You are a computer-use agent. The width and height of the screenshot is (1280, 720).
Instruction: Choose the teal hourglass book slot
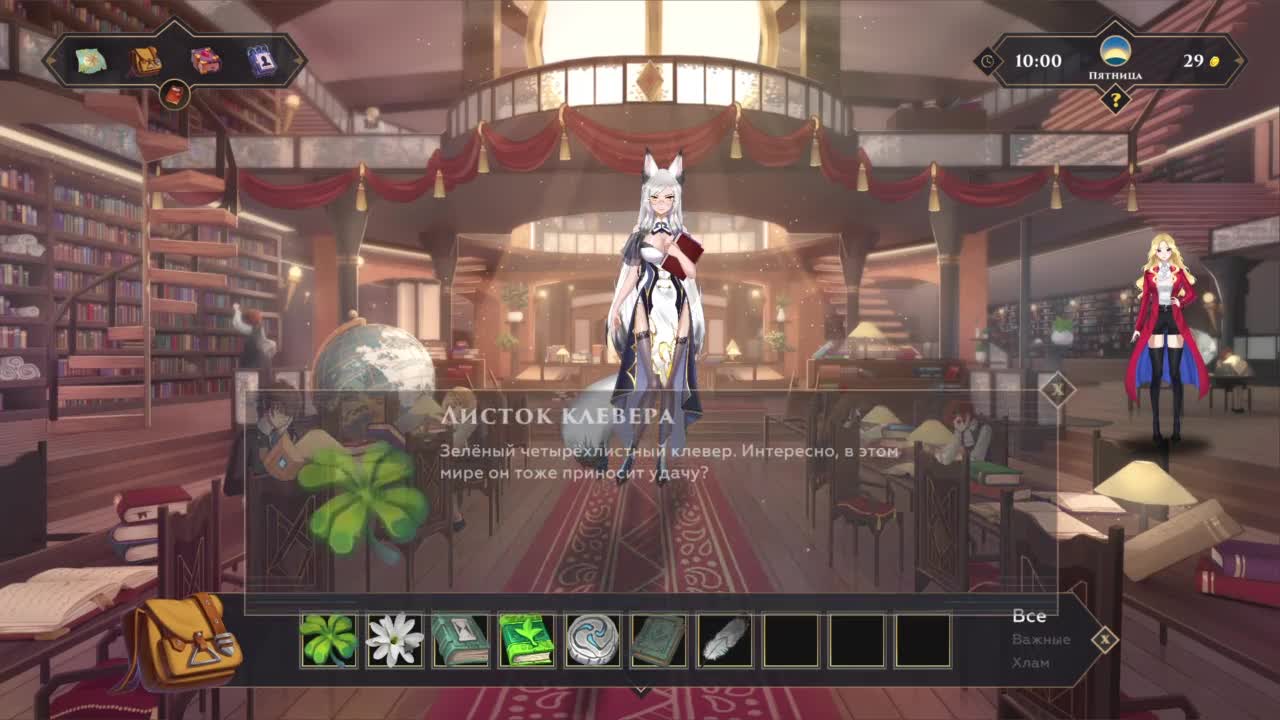pos(461,640)
